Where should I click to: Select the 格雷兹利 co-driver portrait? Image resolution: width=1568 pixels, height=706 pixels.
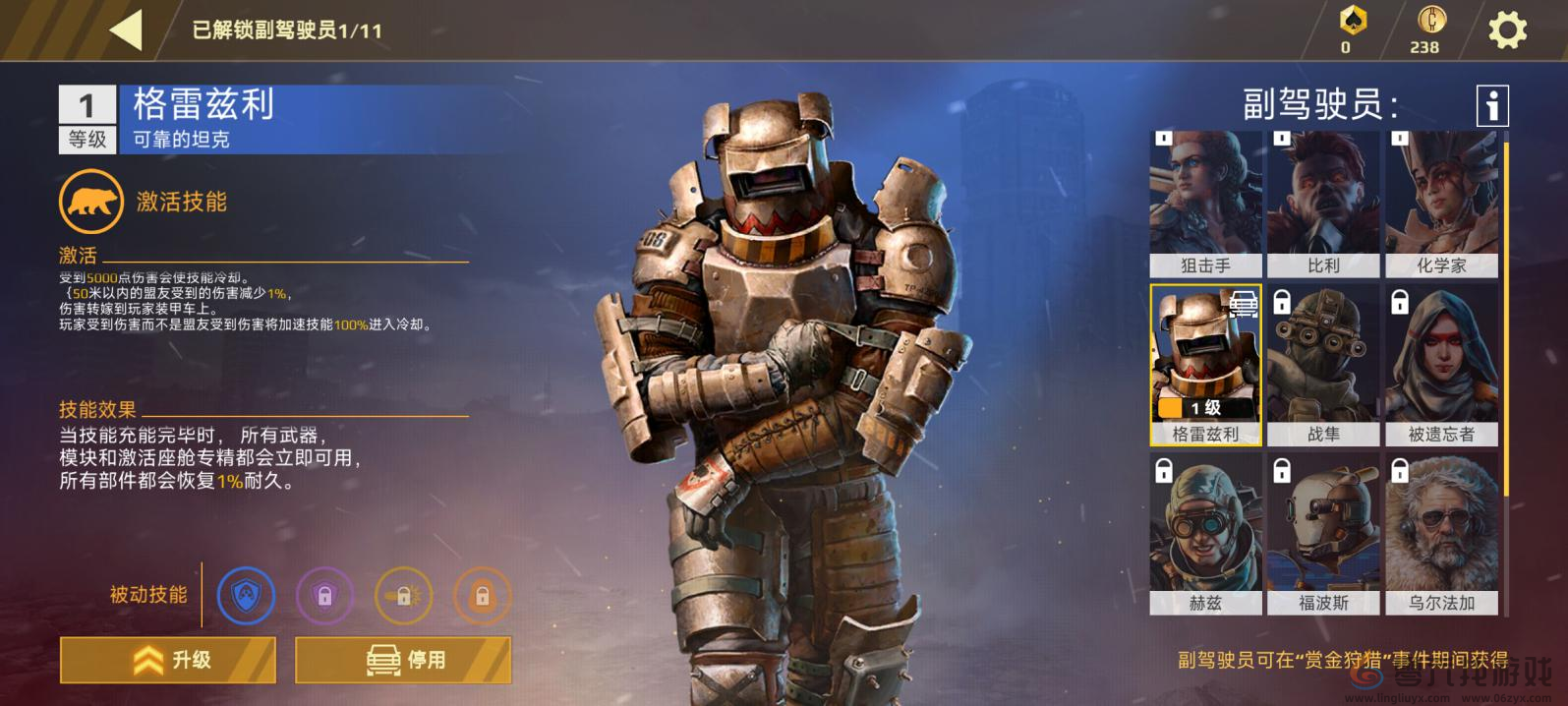(1205, 365)
